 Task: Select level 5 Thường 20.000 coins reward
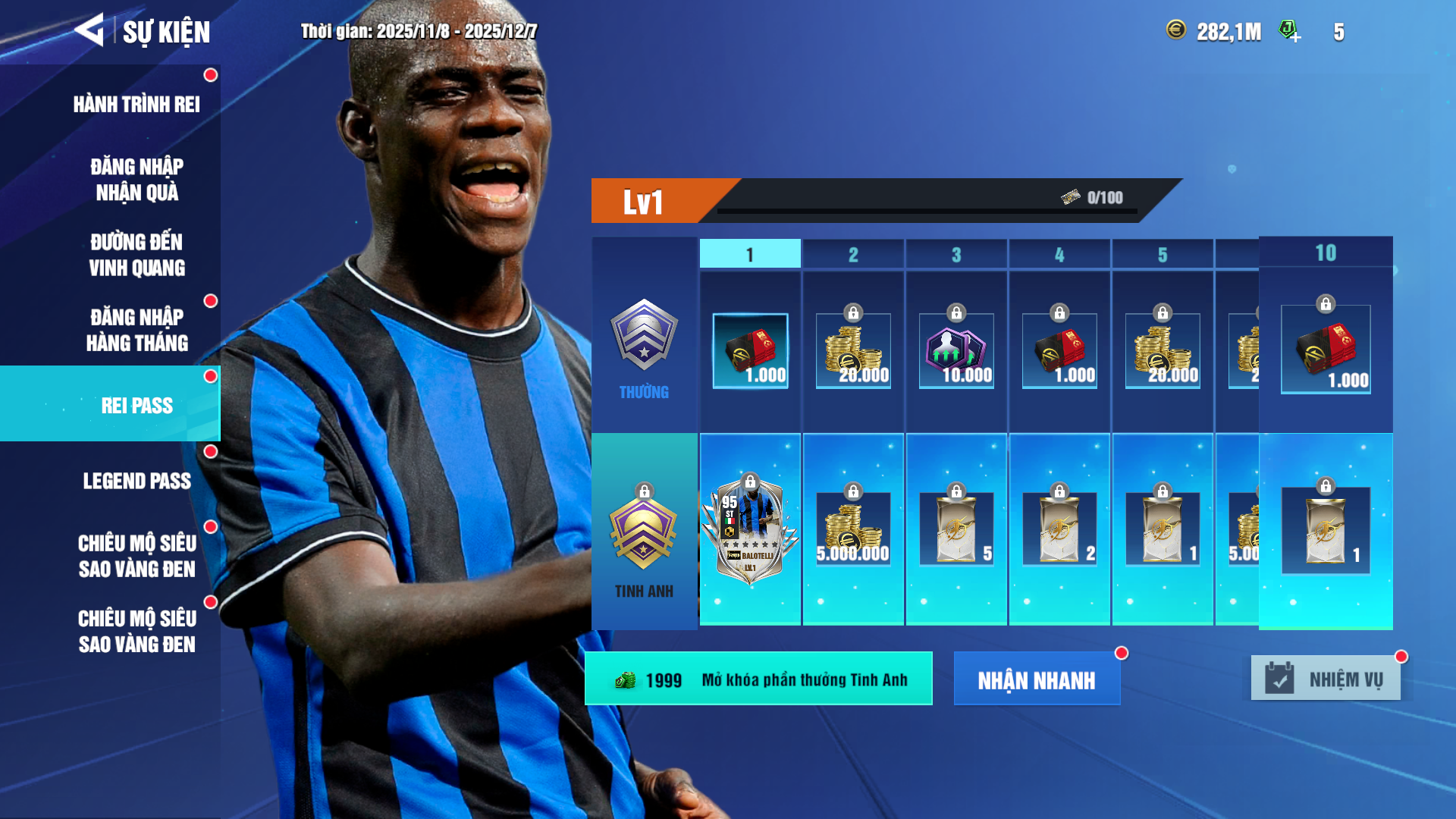pos(1163,351)
